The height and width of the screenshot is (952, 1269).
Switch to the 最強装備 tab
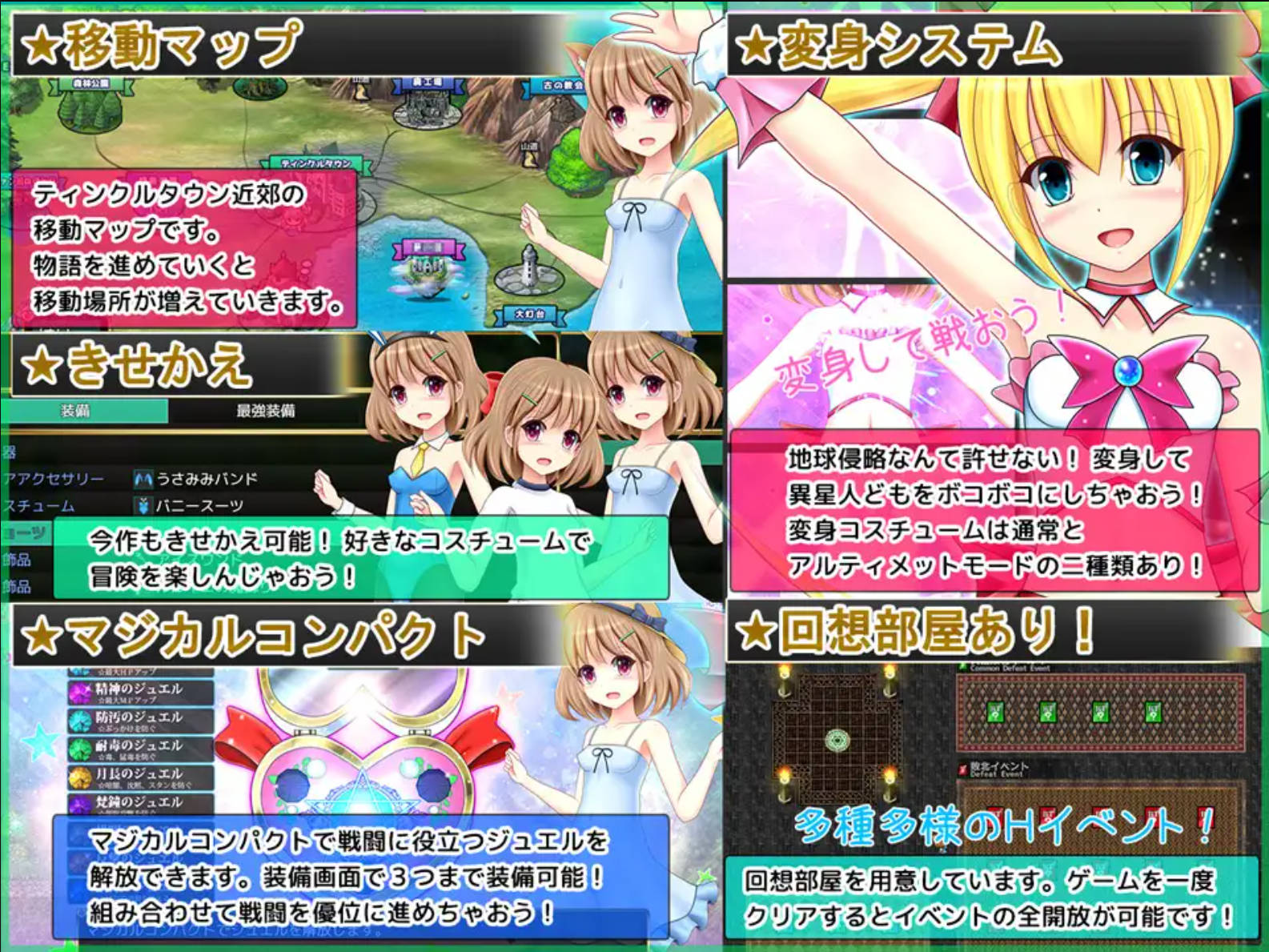265,411
